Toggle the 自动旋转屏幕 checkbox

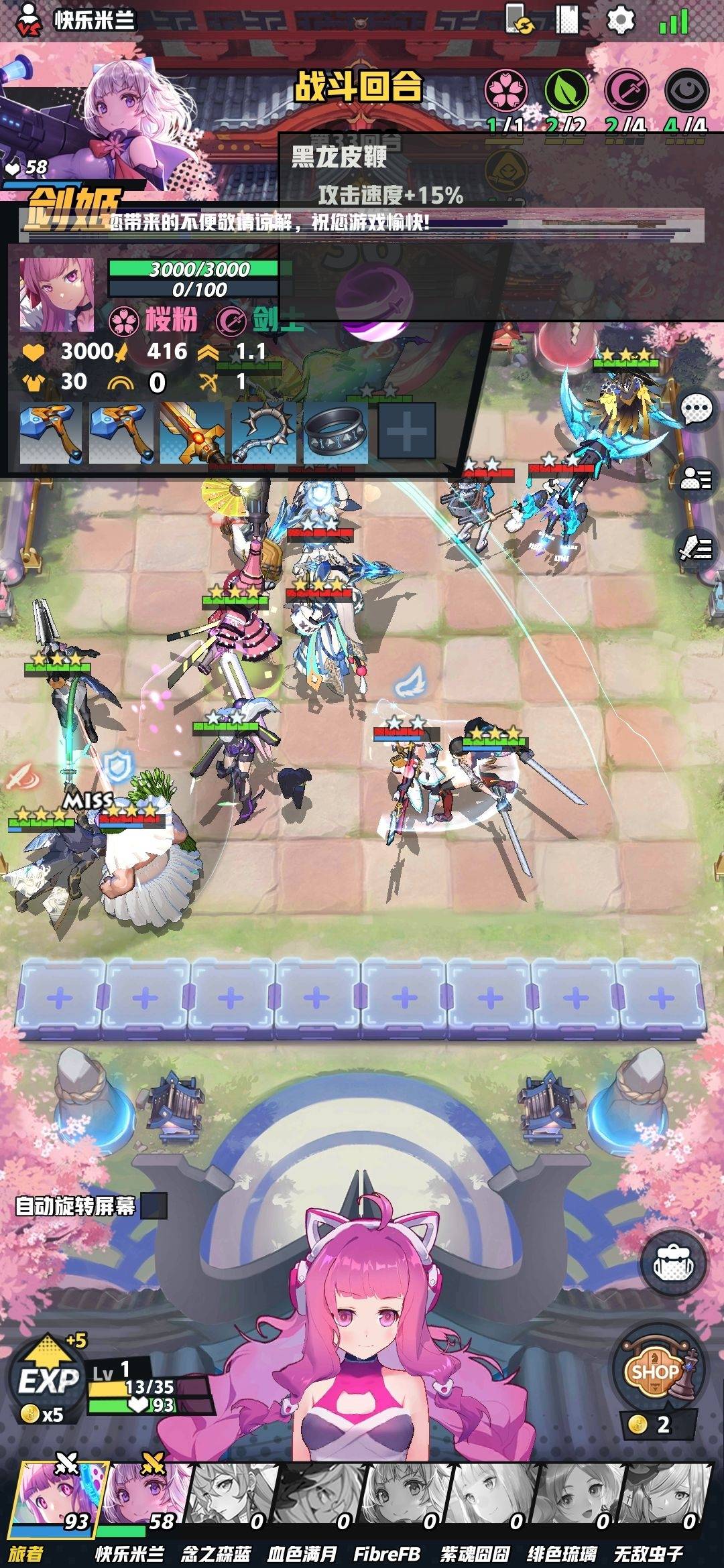coord(154,1206)
